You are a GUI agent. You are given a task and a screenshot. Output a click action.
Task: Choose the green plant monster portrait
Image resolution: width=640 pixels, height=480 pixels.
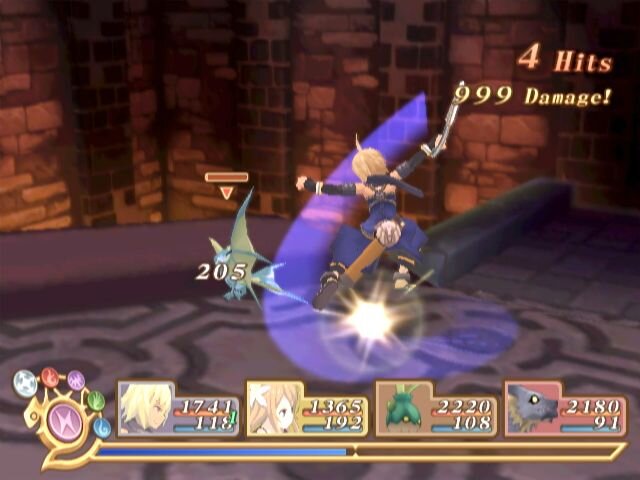tap(402, 410)
